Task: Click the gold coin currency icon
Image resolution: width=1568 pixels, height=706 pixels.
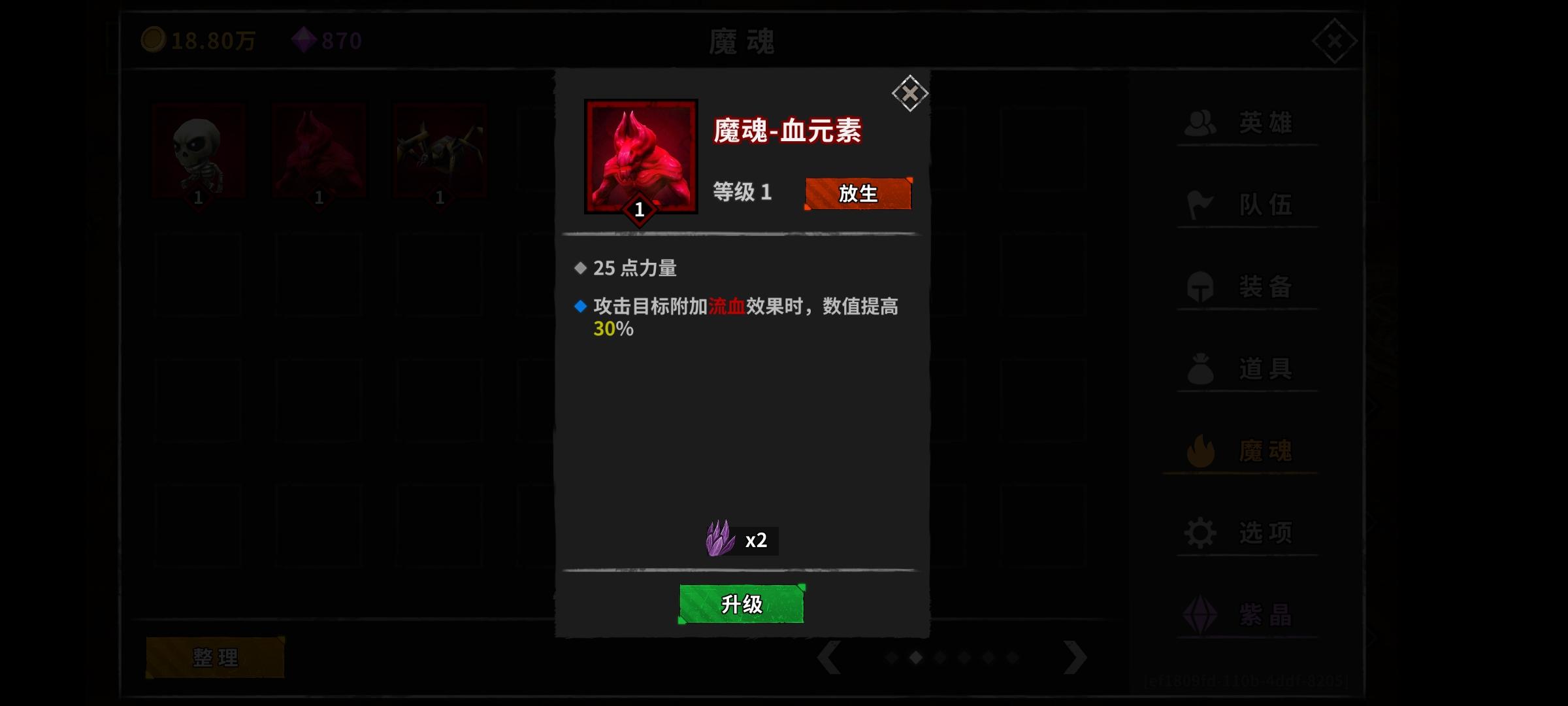Action: (155, 39)
